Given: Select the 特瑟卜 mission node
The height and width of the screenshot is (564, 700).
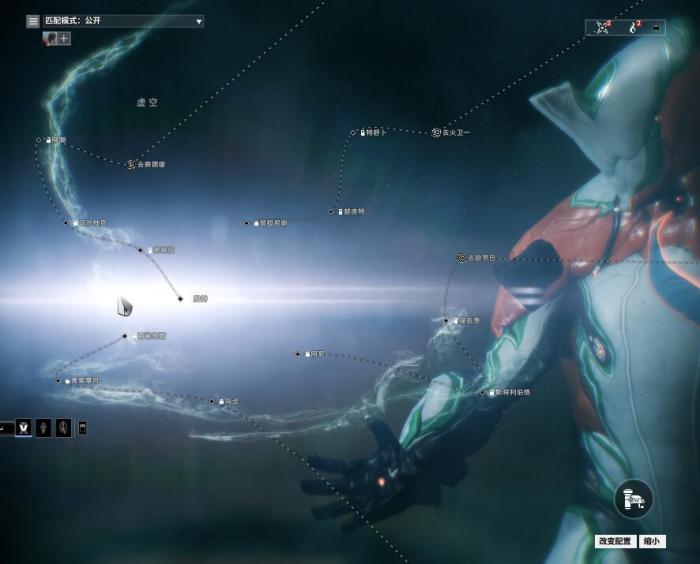Looking at the screenshot, I should tap(354, 132).
